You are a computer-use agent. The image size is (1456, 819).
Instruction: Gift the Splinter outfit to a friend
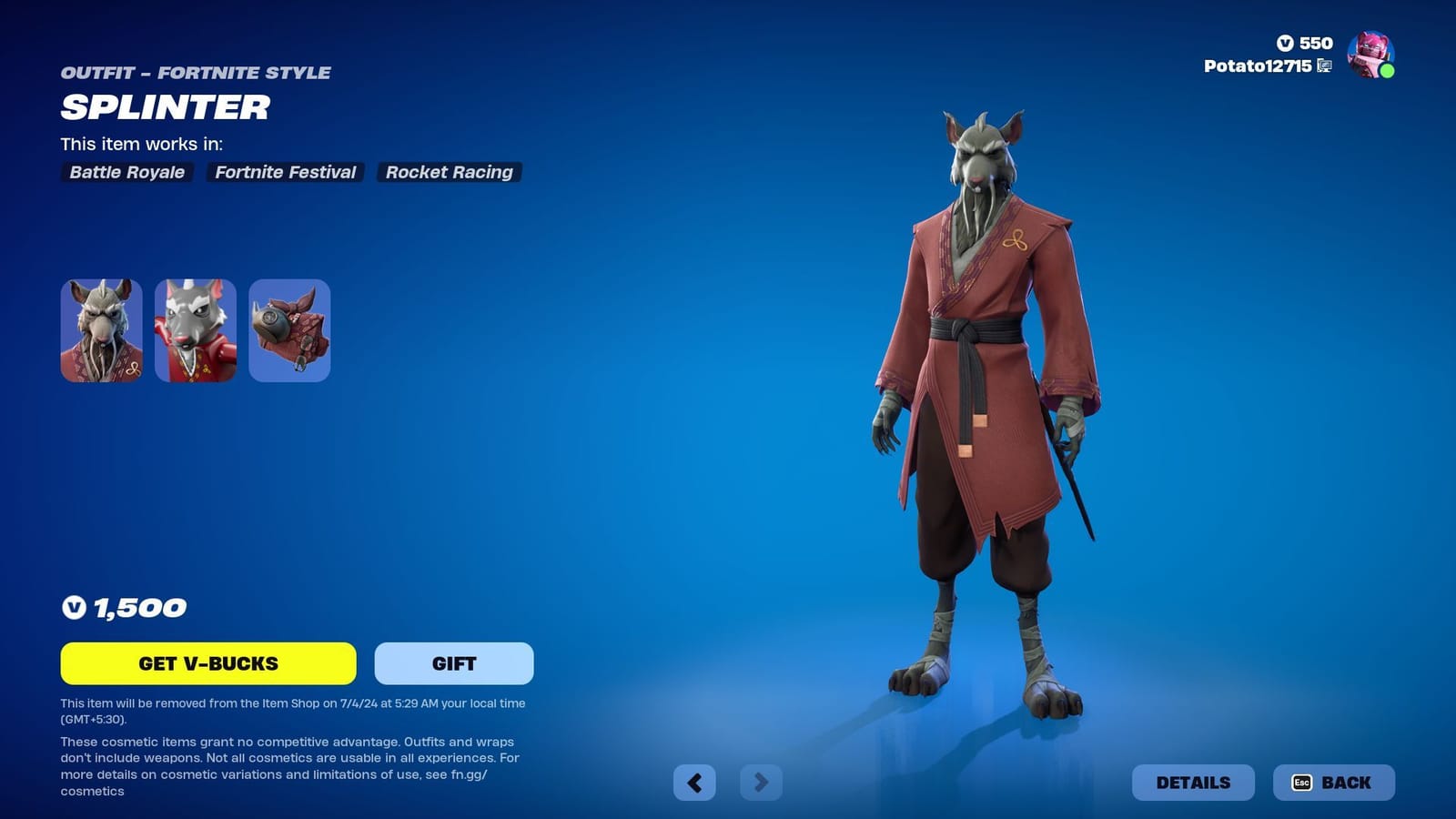452,663
